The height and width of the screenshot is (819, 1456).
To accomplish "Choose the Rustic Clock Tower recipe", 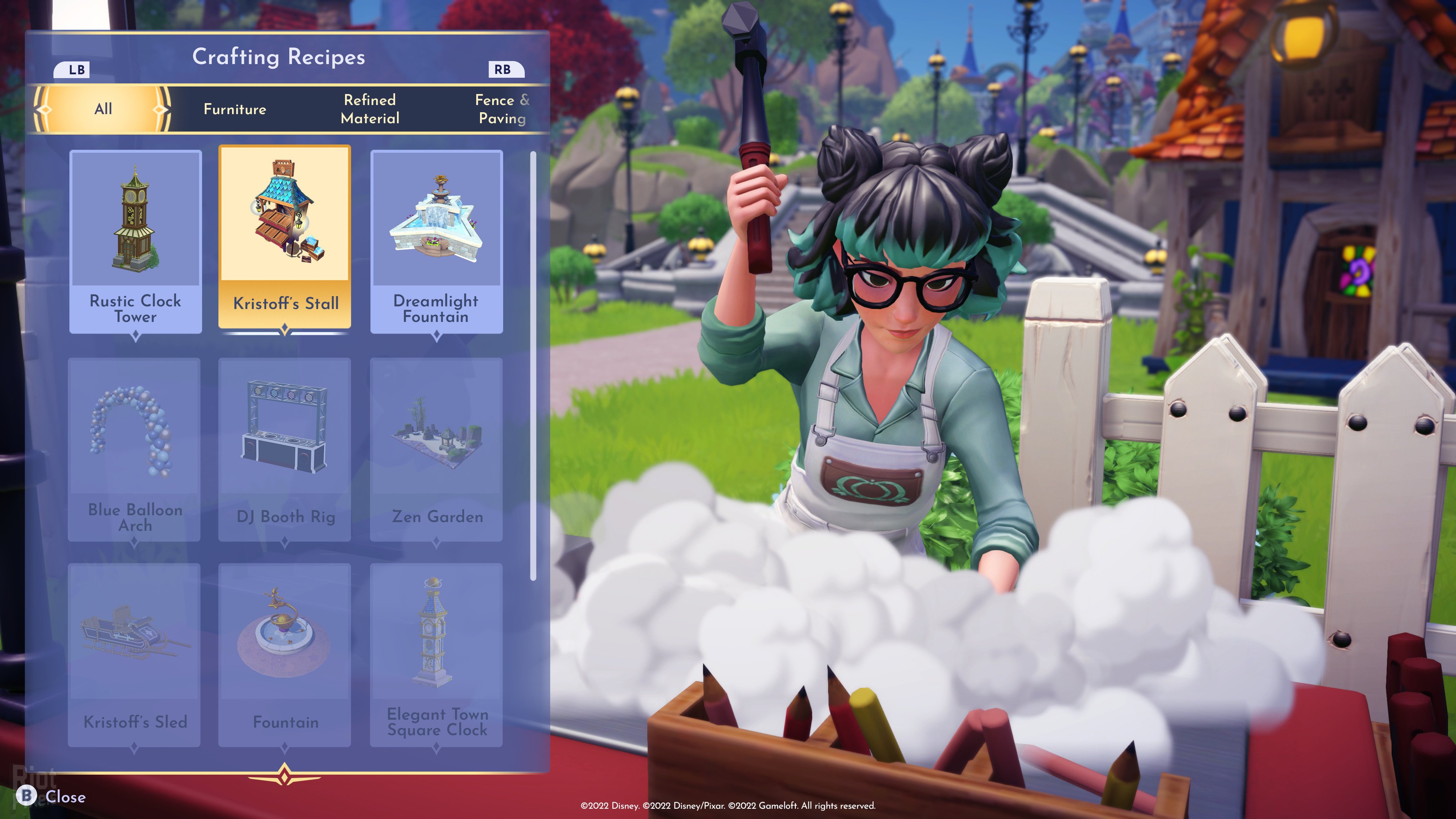I will [x=136, y=242].
